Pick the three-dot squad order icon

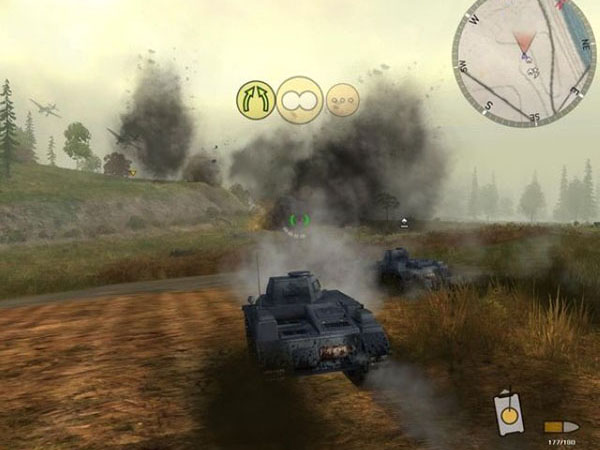(342, 99)
